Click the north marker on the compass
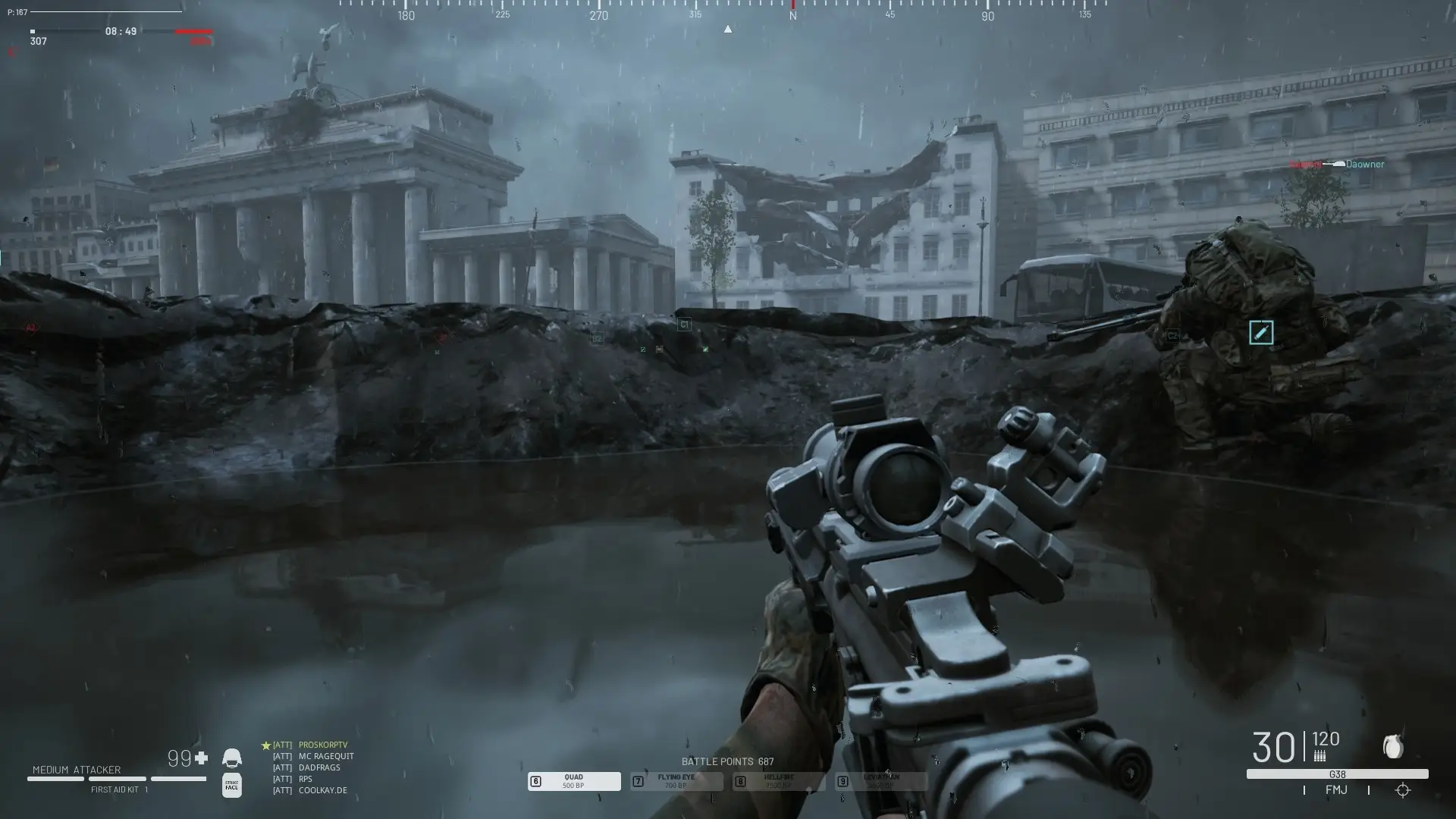 792,15
